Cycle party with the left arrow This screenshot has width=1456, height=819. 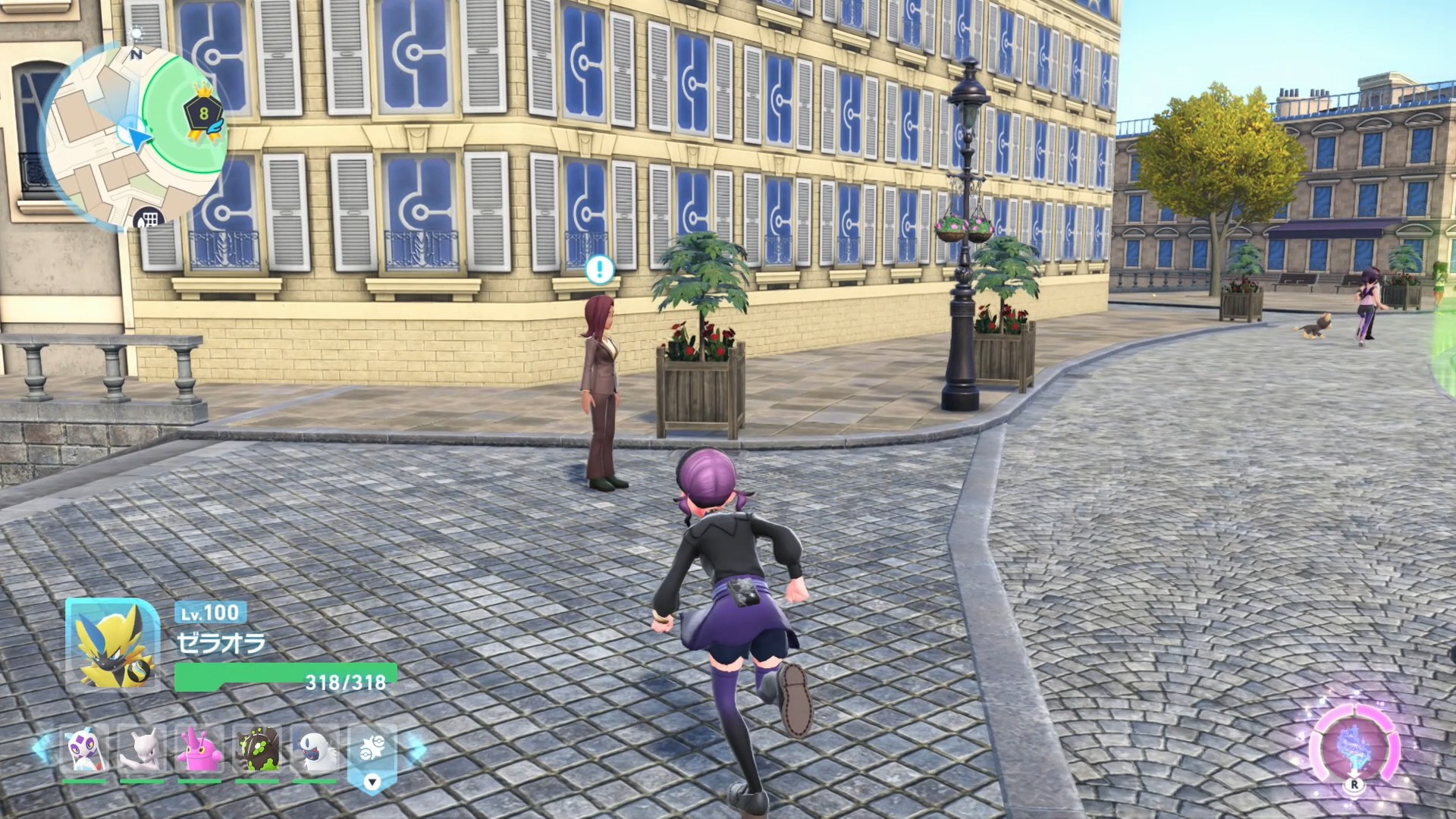42,748
